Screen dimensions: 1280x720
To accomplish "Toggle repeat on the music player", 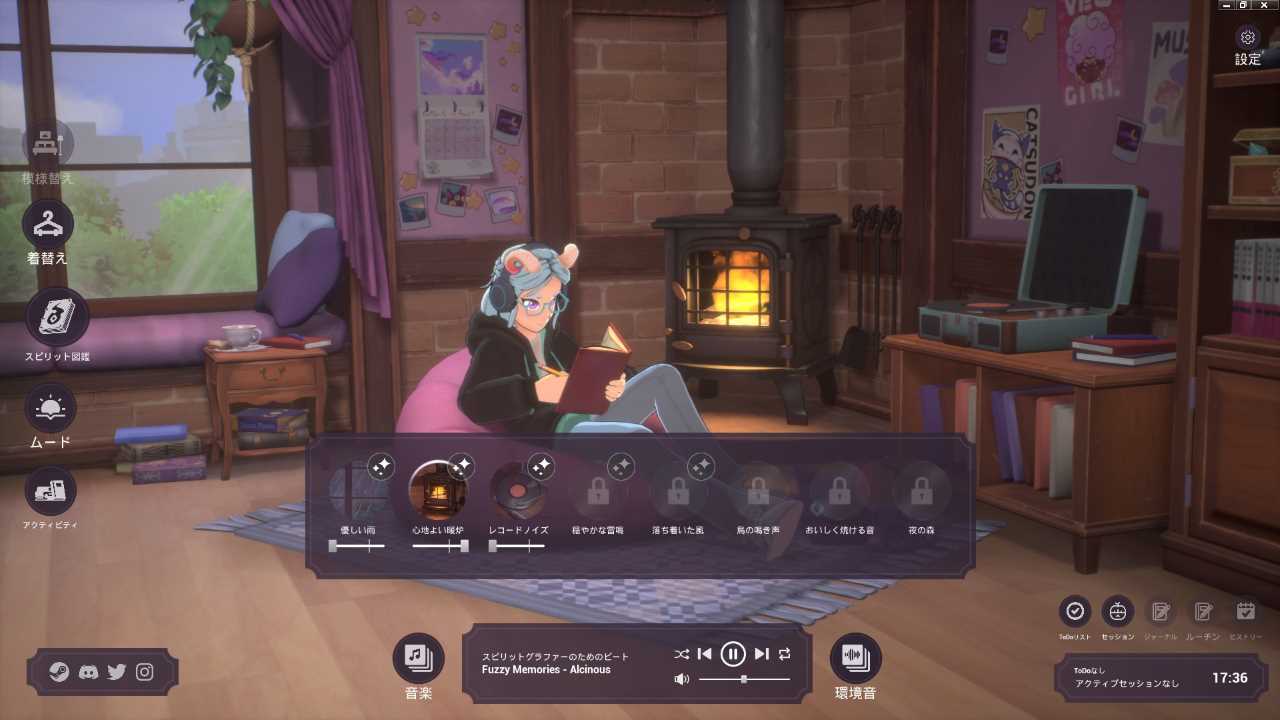I will tap(785, 654).
